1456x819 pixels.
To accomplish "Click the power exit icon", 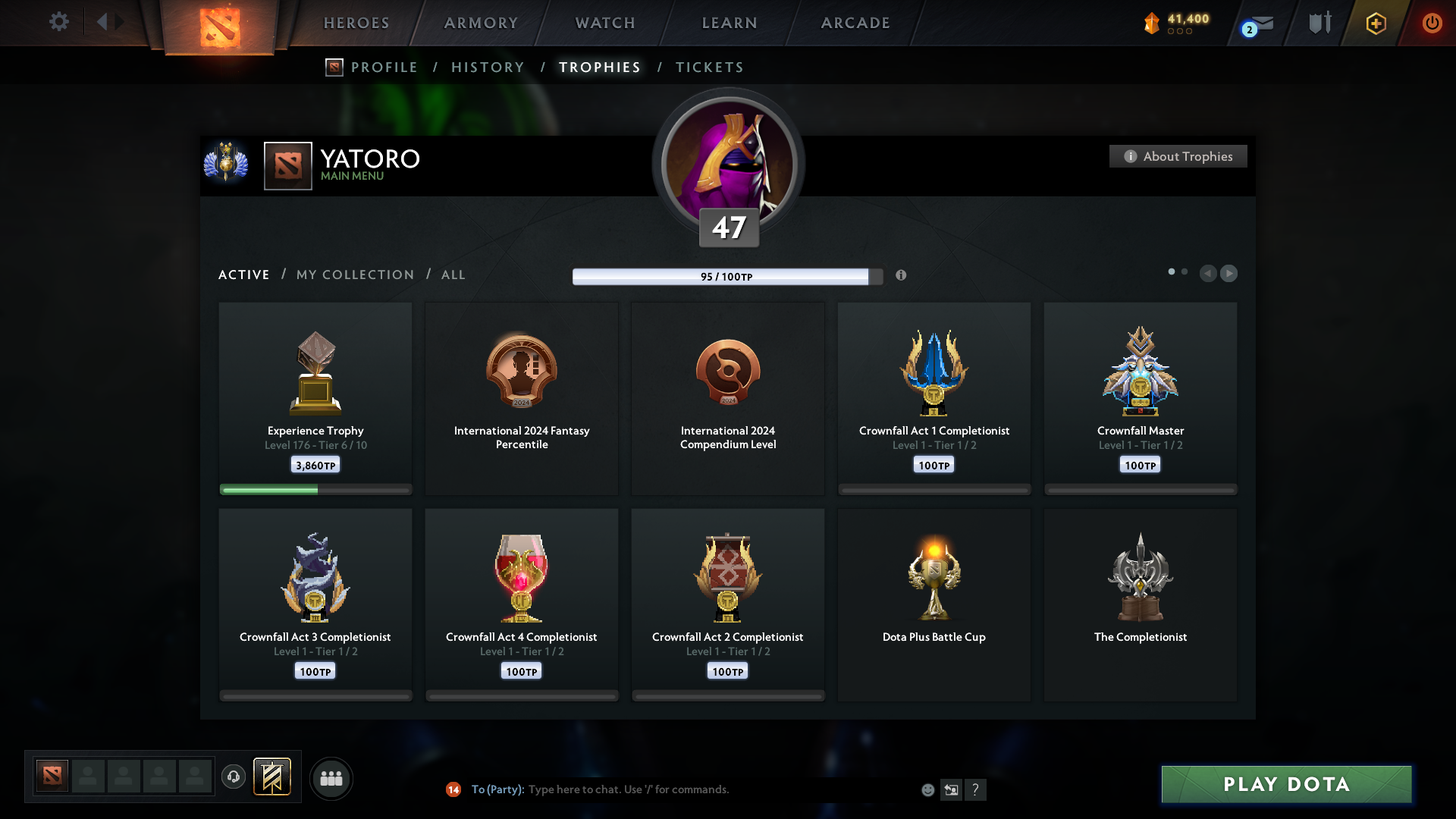I will pos(1432,23).
